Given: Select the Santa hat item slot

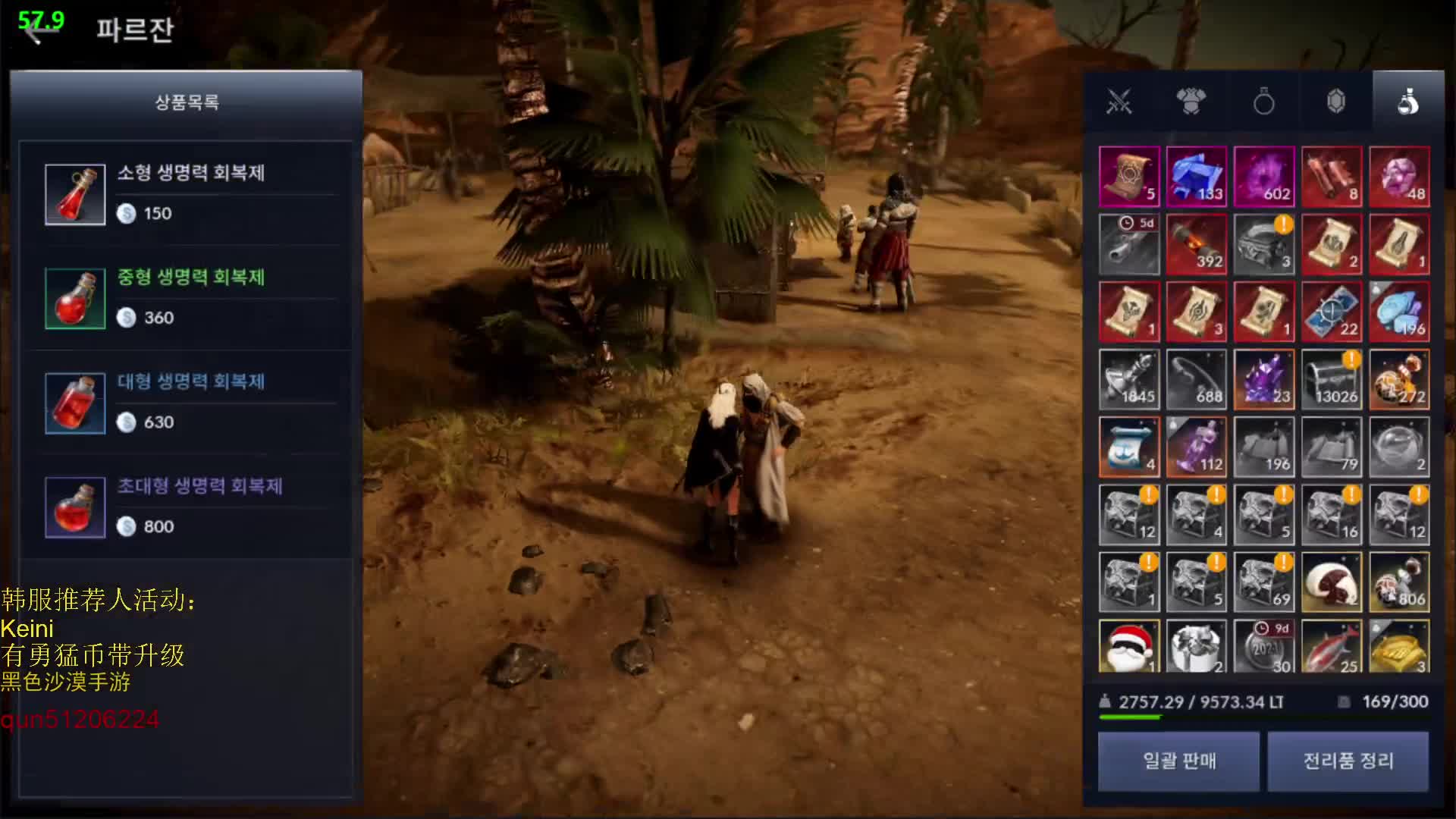Looking at the screenshot, I should pyautogui.click(x=1128, y=646).
